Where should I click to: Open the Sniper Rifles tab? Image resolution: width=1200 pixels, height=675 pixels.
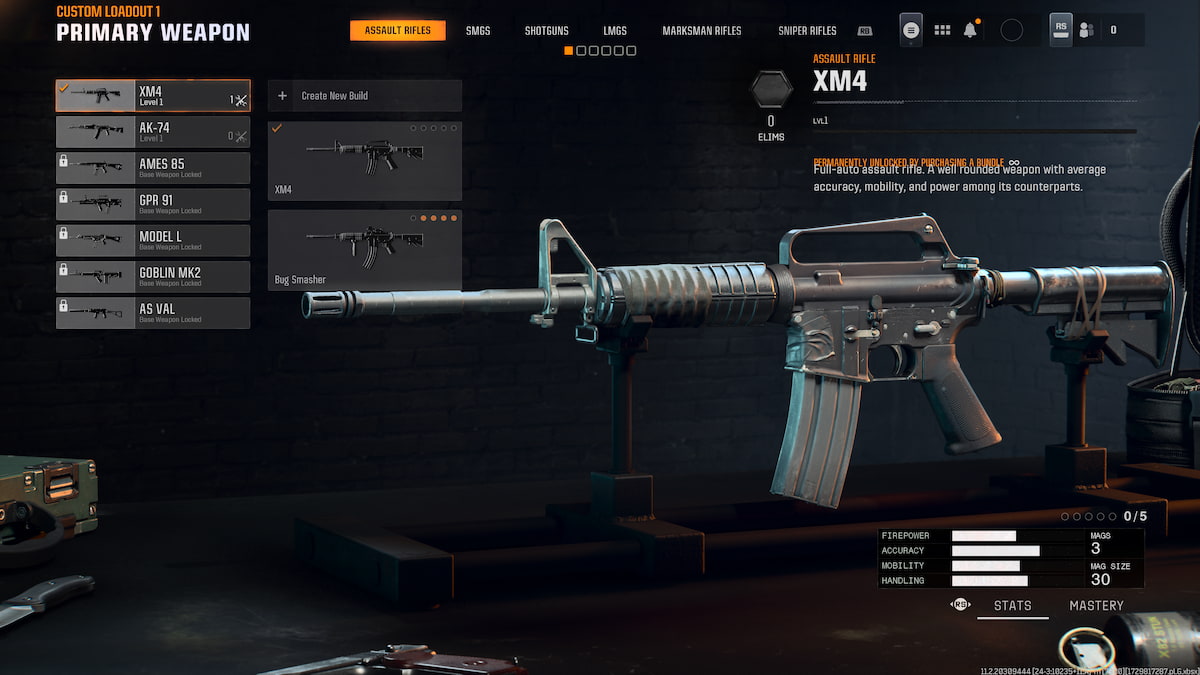pos(807,30)
